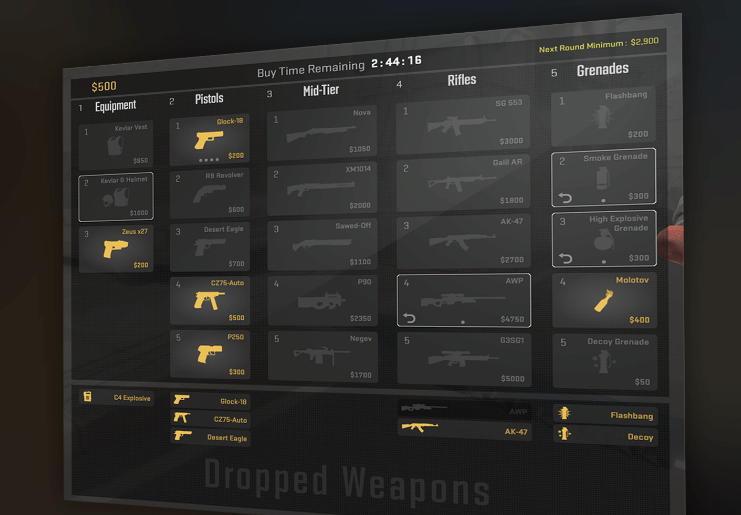This screenshot has height=515, width=741.
Task: Buy the Glock-18 pistol
Action: click(209, 141)
